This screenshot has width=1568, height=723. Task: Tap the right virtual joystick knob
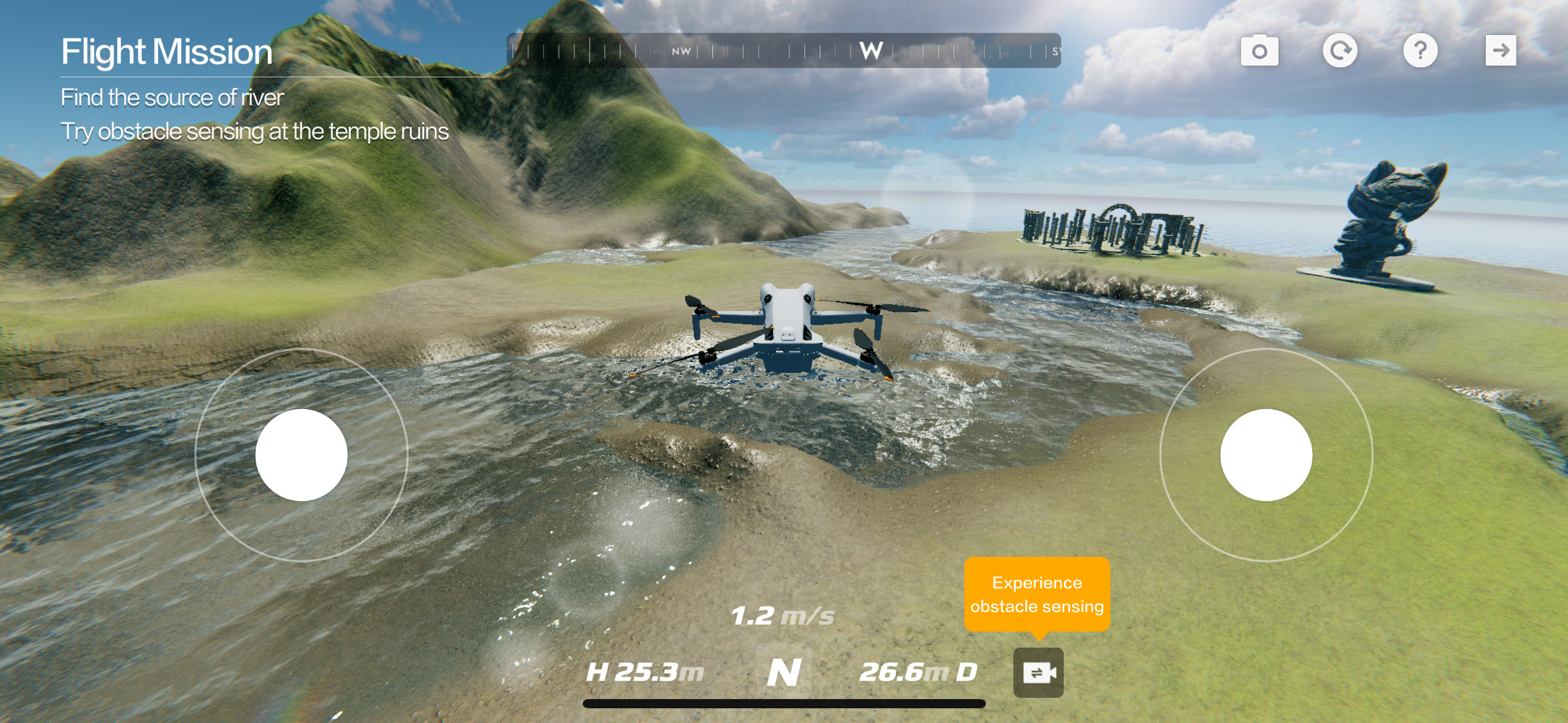click(1266, 455)
